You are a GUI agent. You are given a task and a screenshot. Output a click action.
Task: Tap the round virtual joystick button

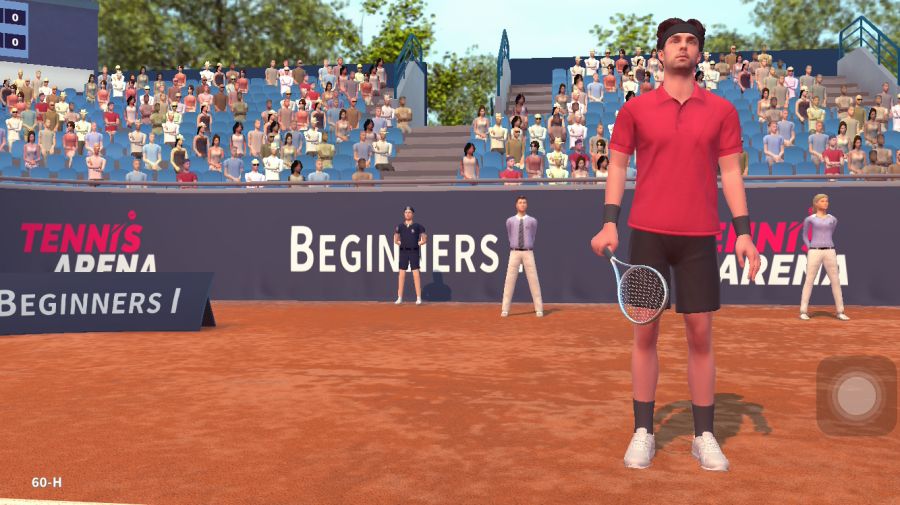pyautogui.click(x=856, y=396)
